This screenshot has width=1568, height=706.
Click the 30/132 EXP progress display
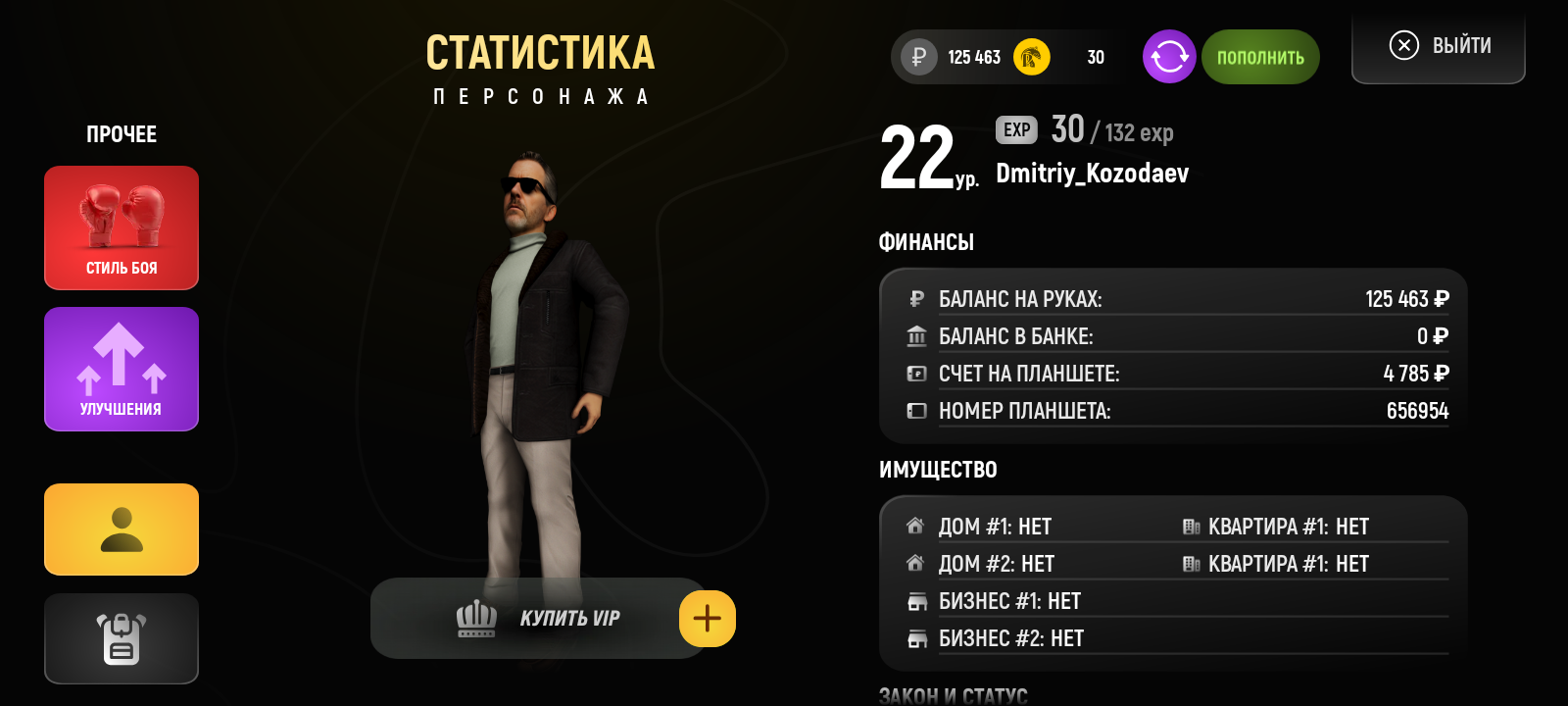click(x=1111, y=130)
